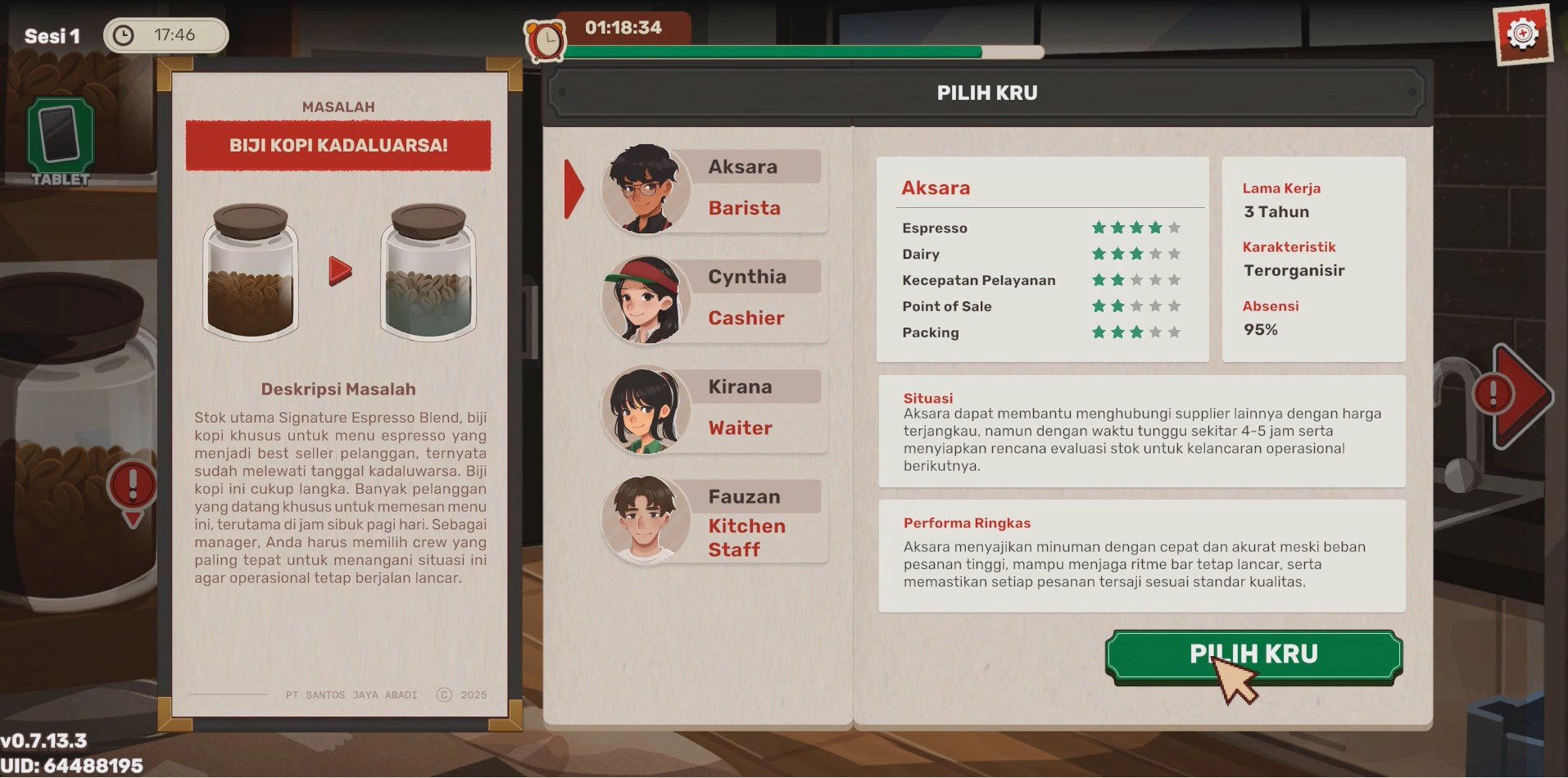The image size is (1568, 778).
Task: Click the red right arrow alert
Action: tap(1515, 395)
